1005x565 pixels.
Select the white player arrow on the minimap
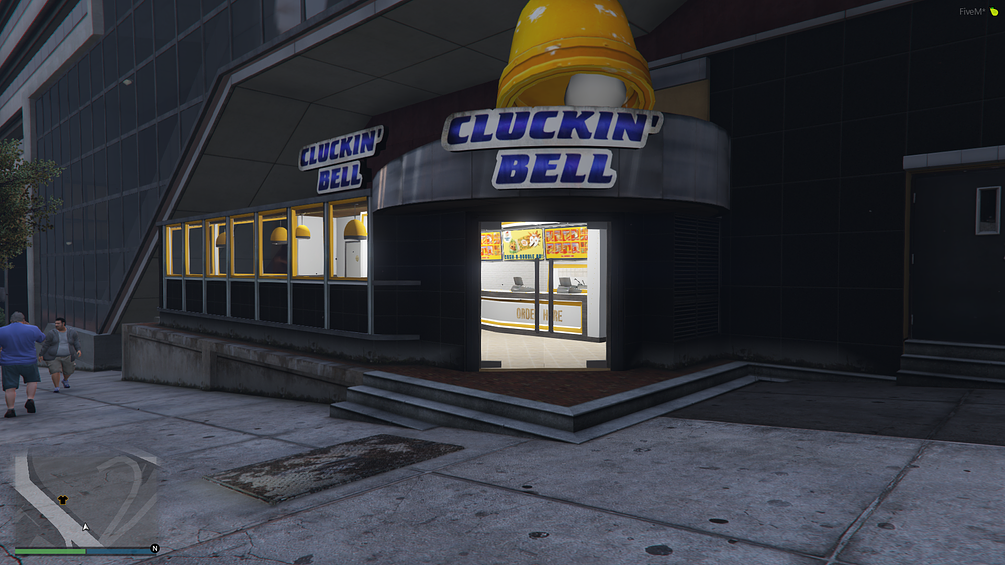pos(86,526)
